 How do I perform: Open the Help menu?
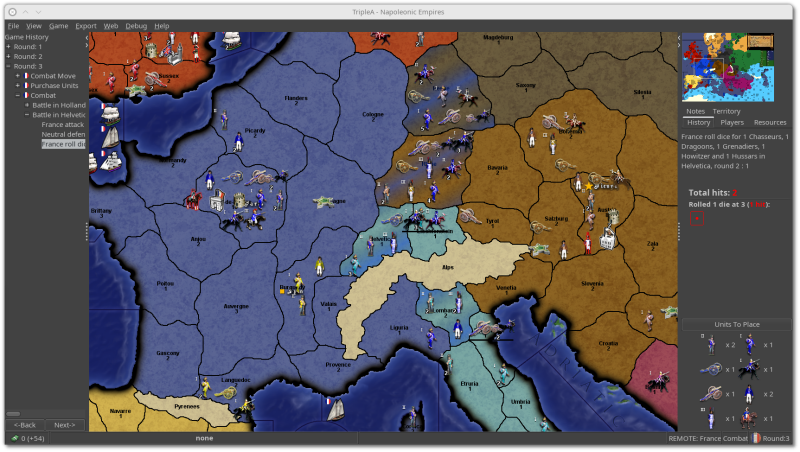coord(162,25)
